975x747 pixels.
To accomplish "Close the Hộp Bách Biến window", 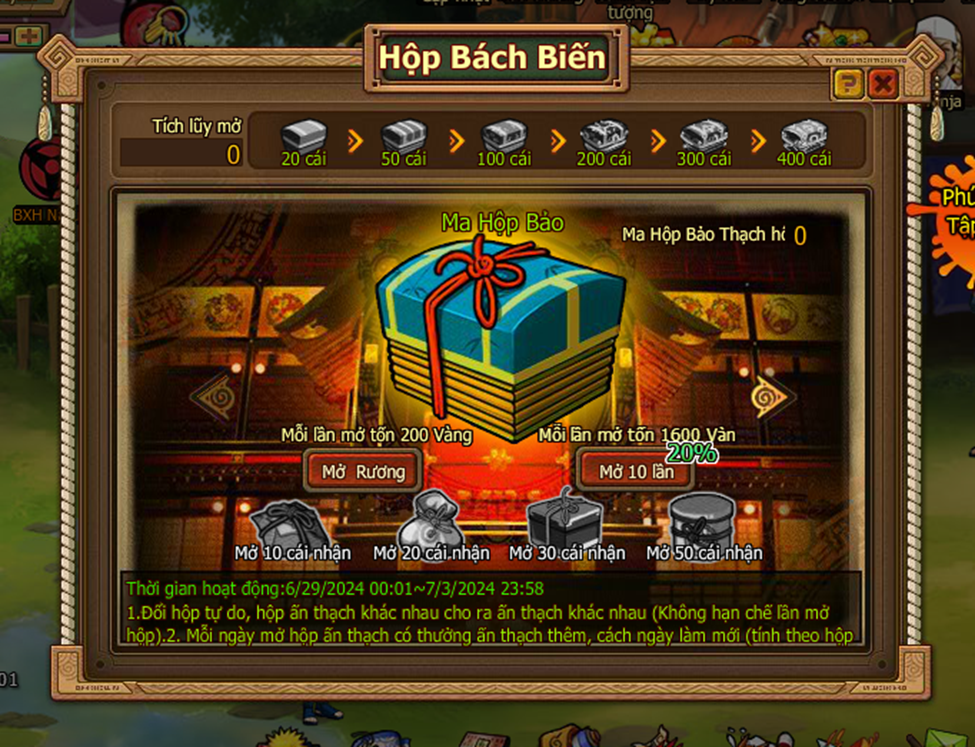I will pos(882,84).
